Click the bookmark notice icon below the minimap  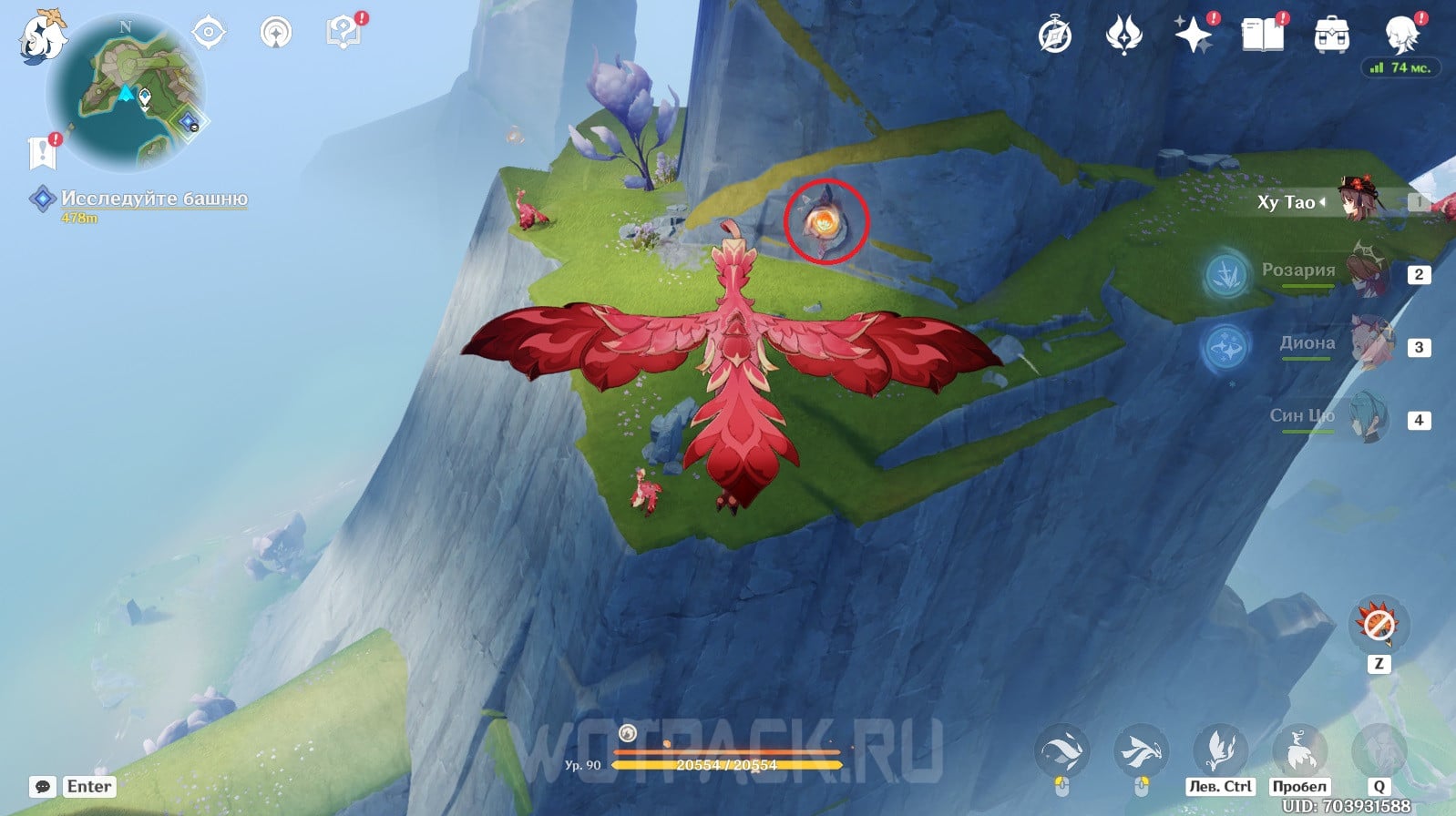(43, 153)
